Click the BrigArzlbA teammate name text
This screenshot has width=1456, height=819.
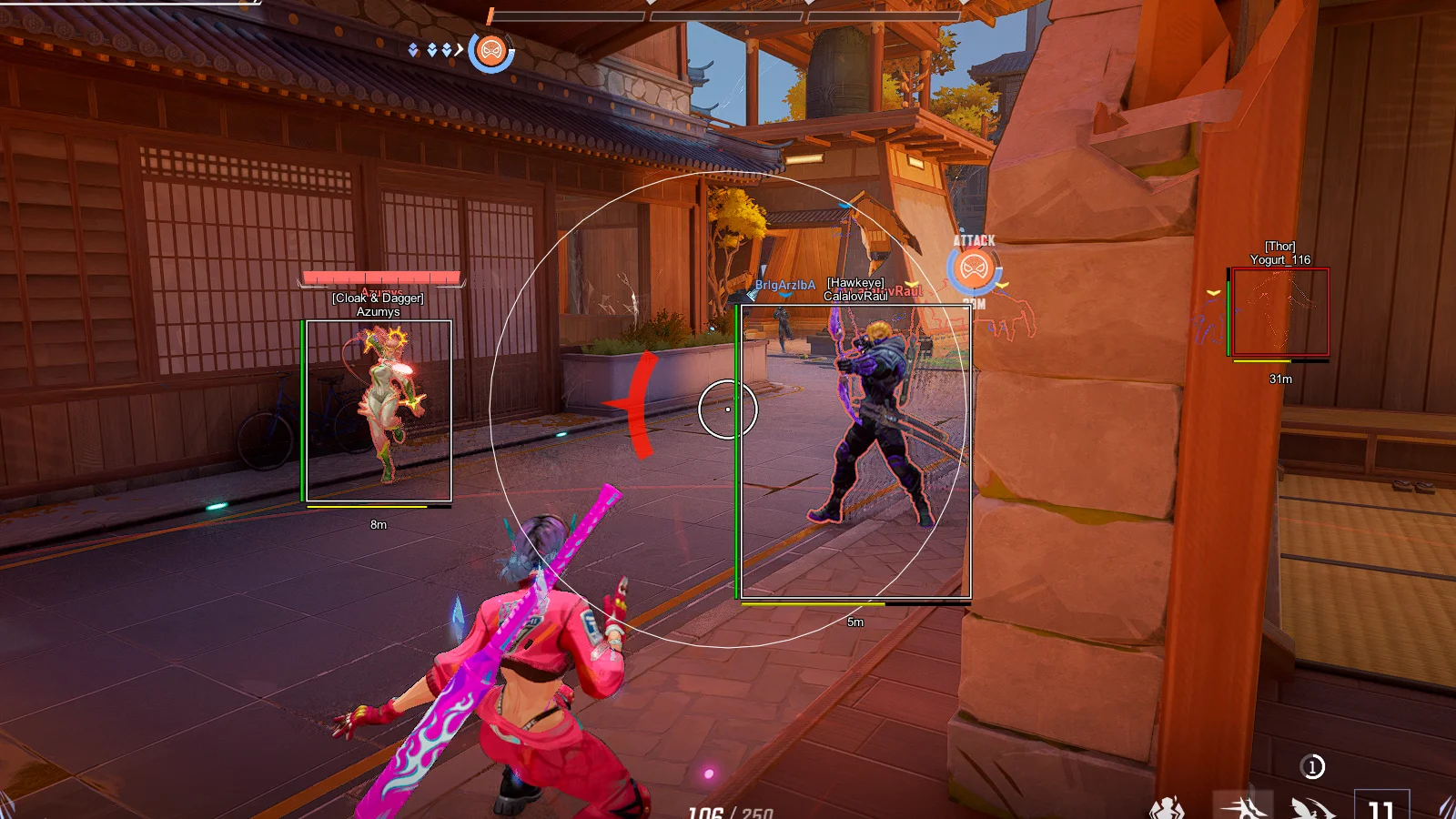[784, 284]
